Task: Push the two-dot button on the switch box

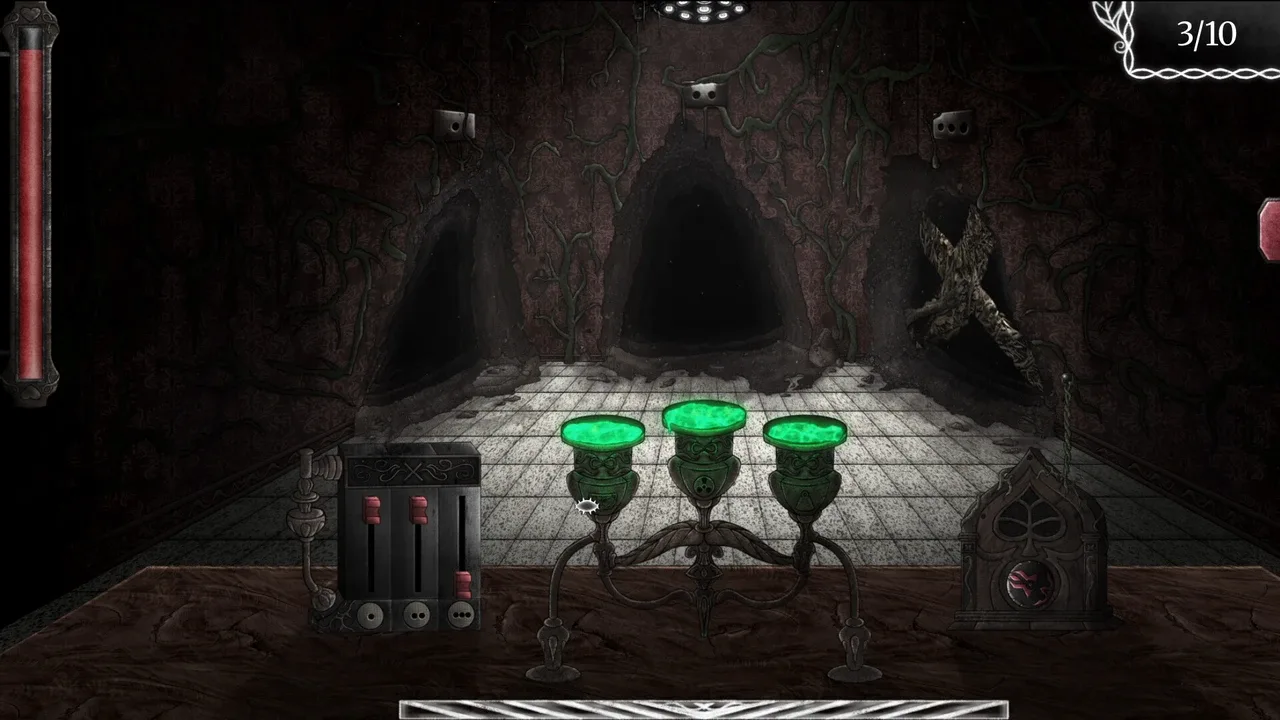Action: pyautogui.click(x=415, y=613)
